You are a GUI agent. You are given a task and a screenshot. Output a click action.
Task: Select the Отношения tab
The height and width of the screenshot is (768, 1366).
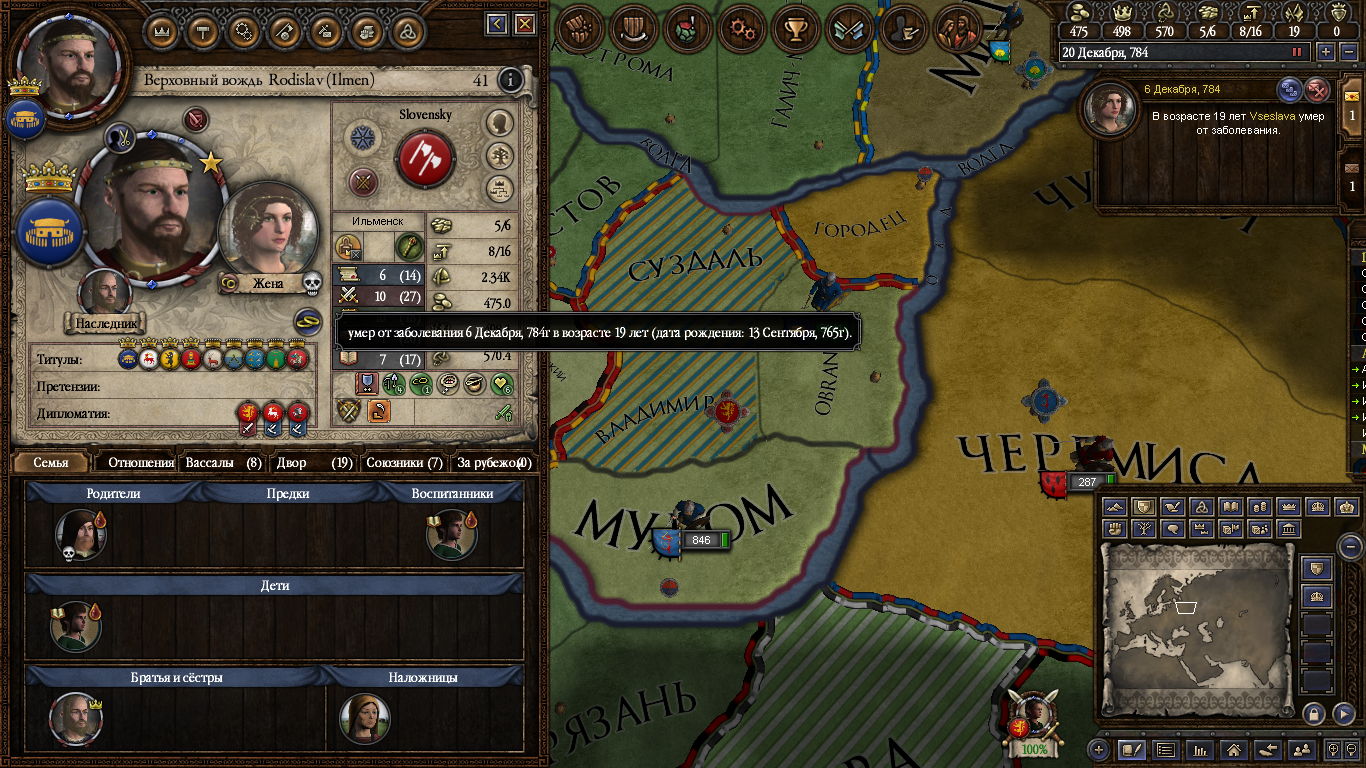[141, 463]
